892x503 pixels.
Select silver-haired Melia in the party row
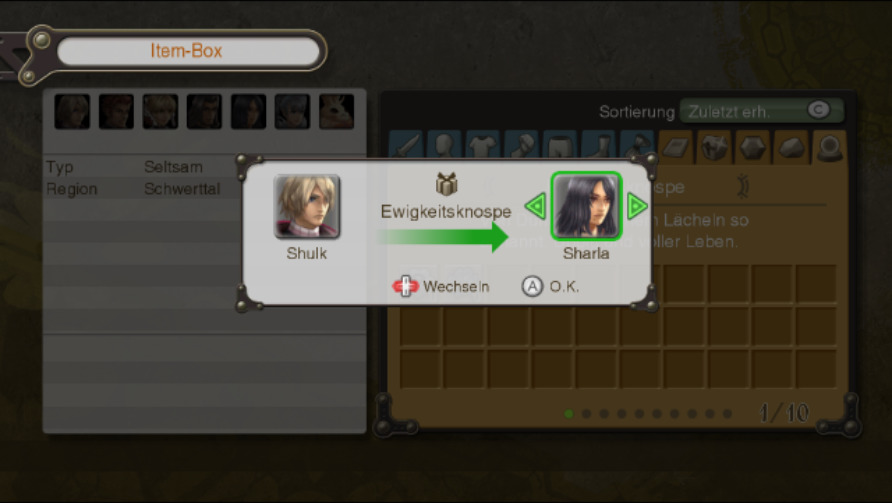(x=292, y=111)
